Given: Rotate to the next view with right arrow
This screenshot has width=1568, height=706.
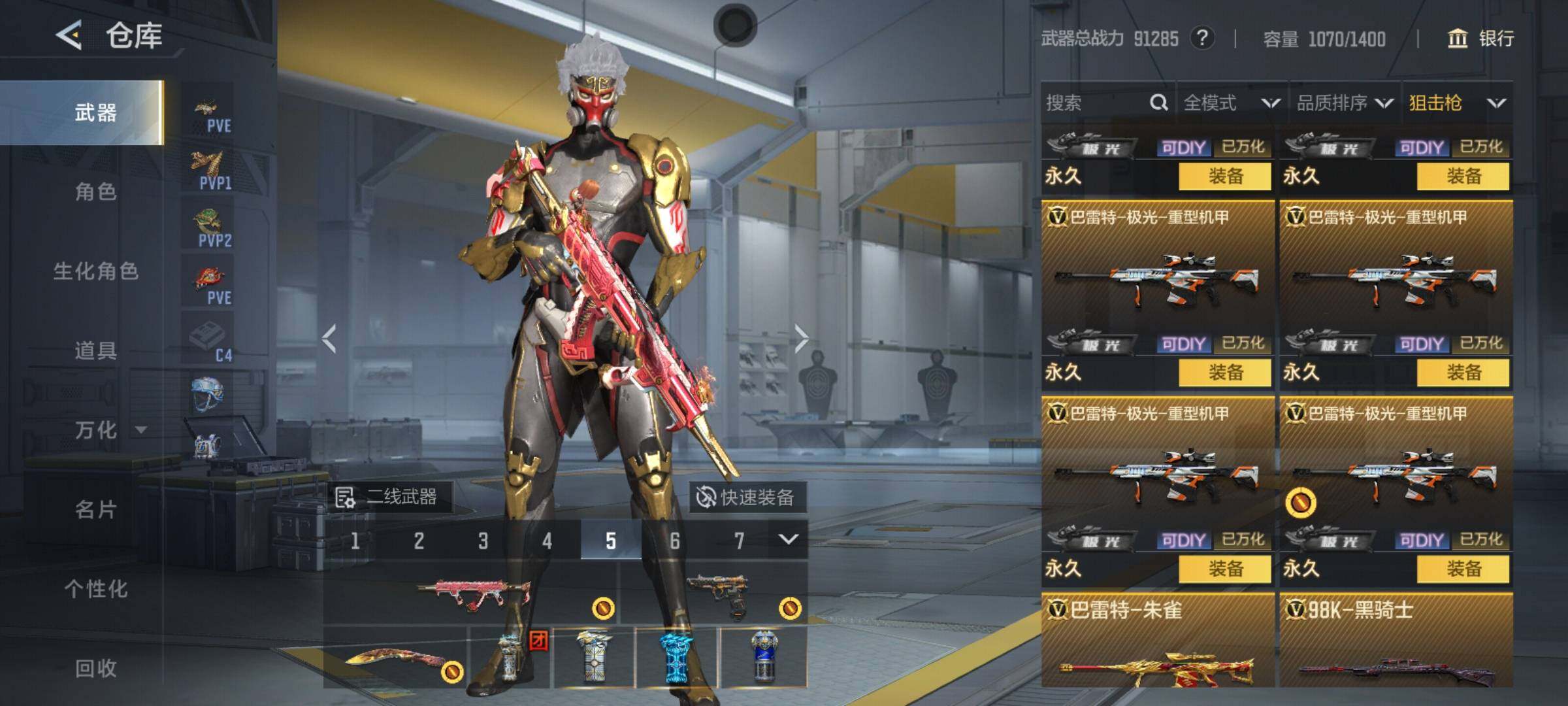Looking at the screenshot, I should click(802, 338).
